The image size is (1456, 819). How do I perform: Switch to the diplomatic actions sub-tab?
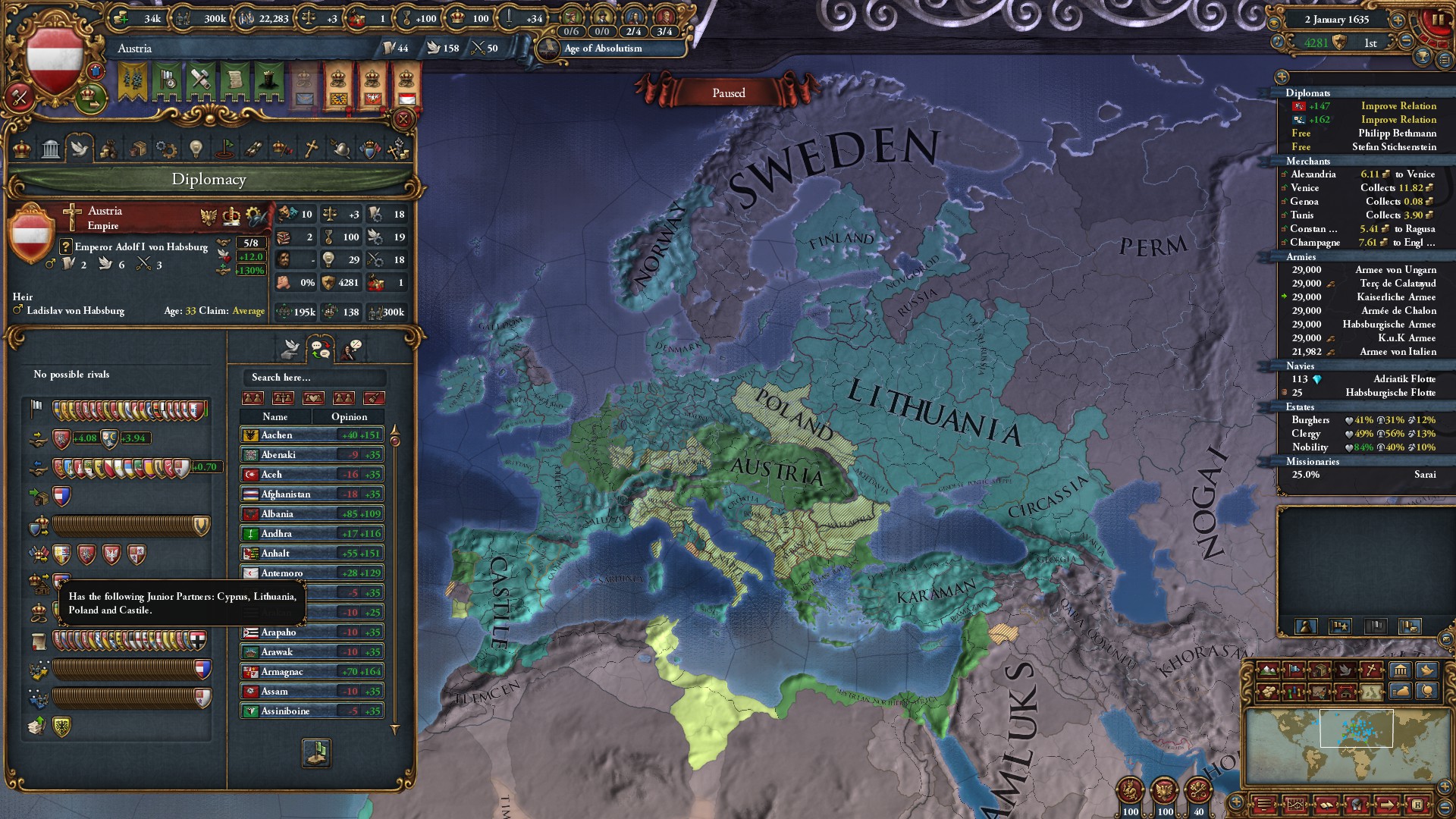(290, 349)
